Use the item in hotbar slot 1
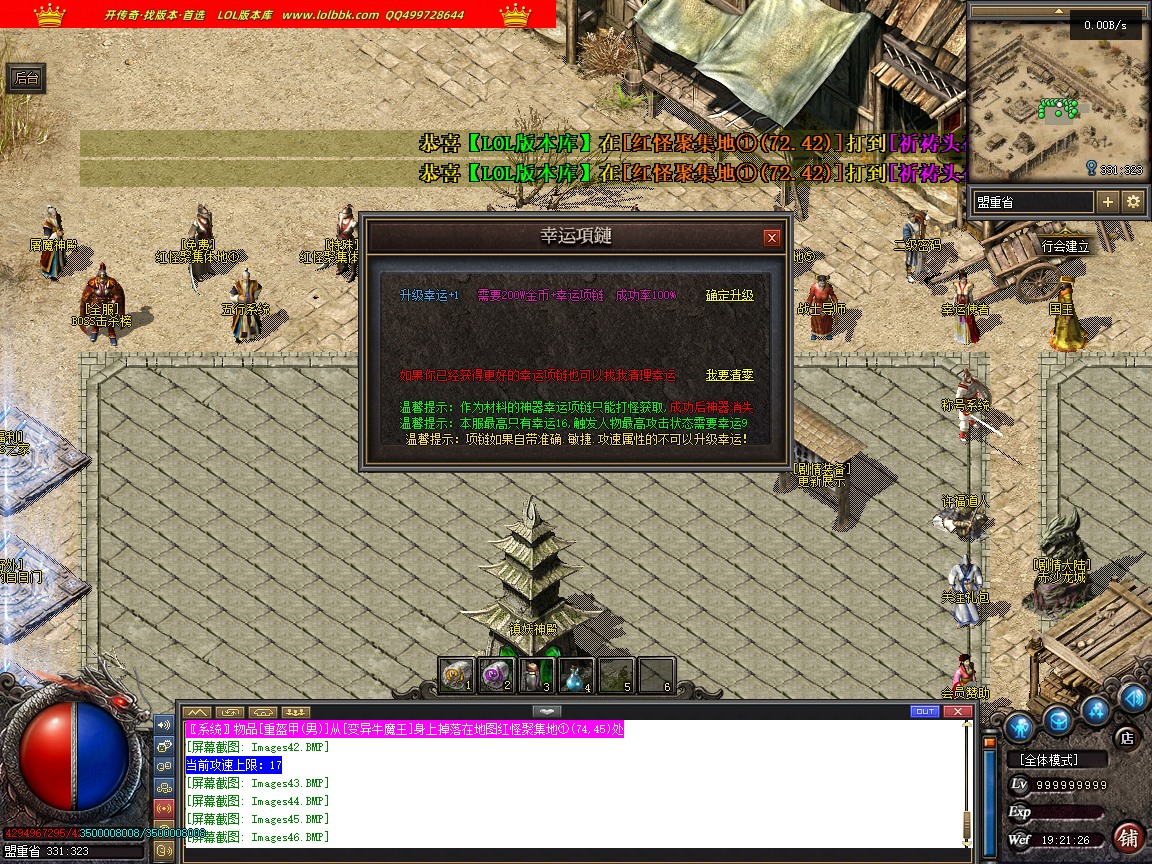Screen dimensions: 1152x864 click(456, 675)
